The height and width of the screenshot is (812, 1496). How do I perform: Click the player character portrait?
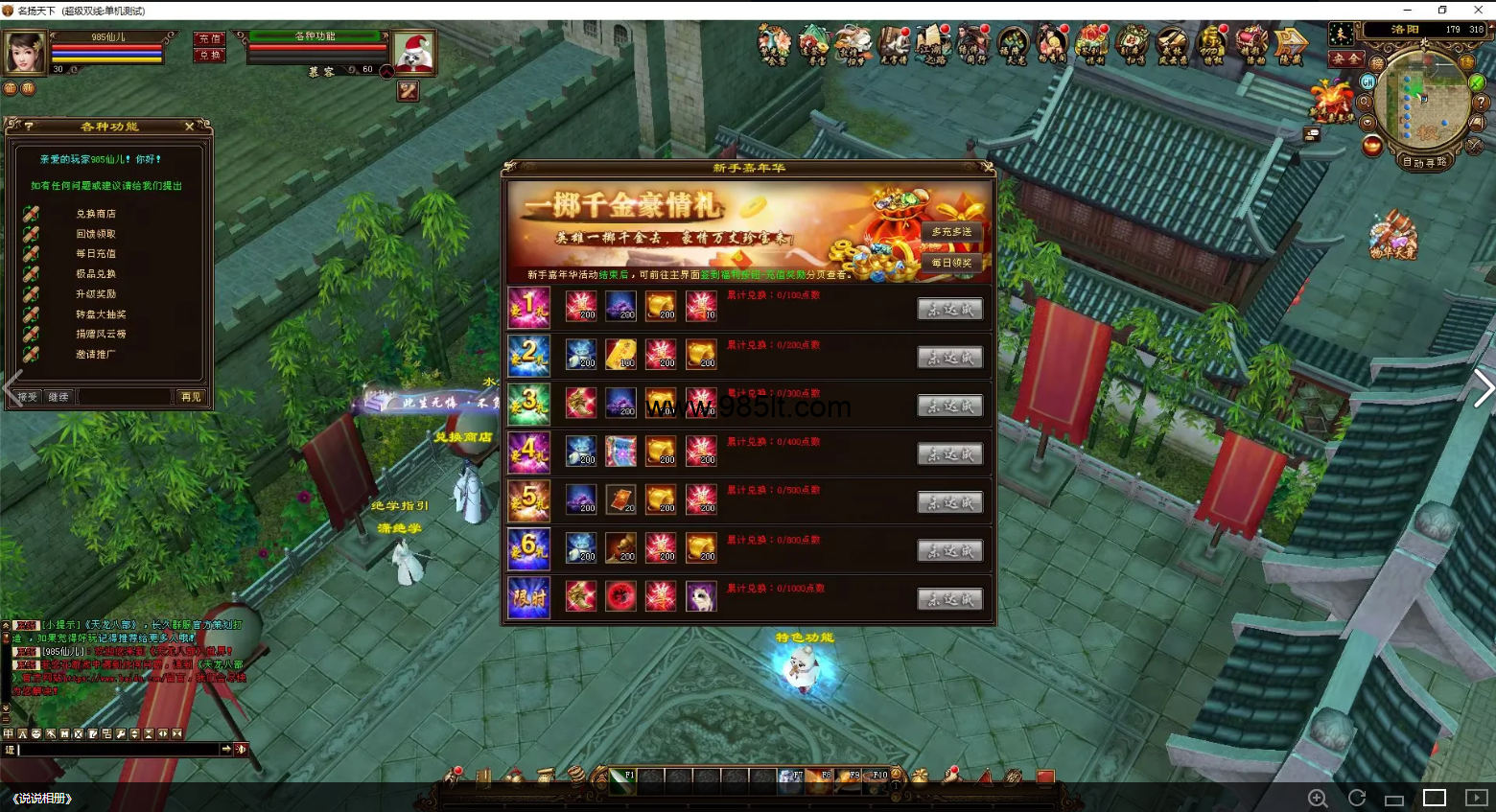tap(25, 52)
